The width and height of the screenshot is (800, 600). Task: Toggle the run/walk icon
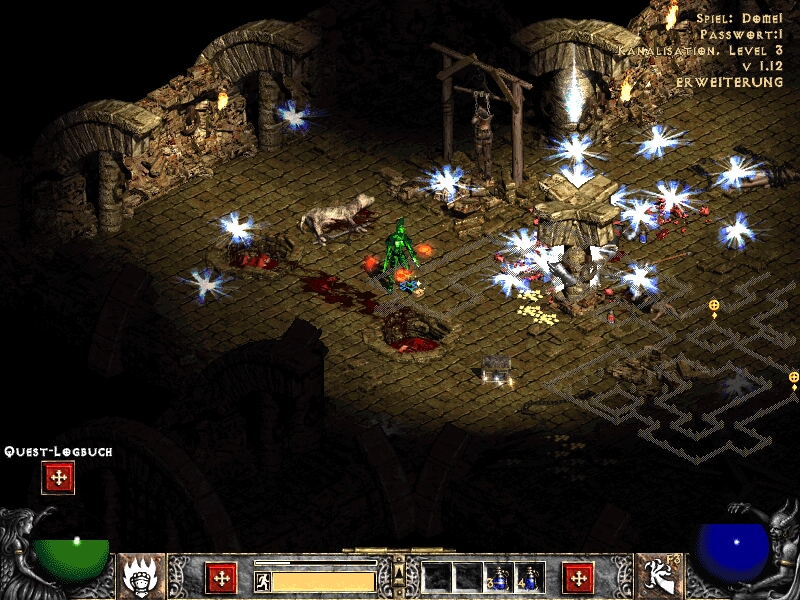[x=262, y=581]
